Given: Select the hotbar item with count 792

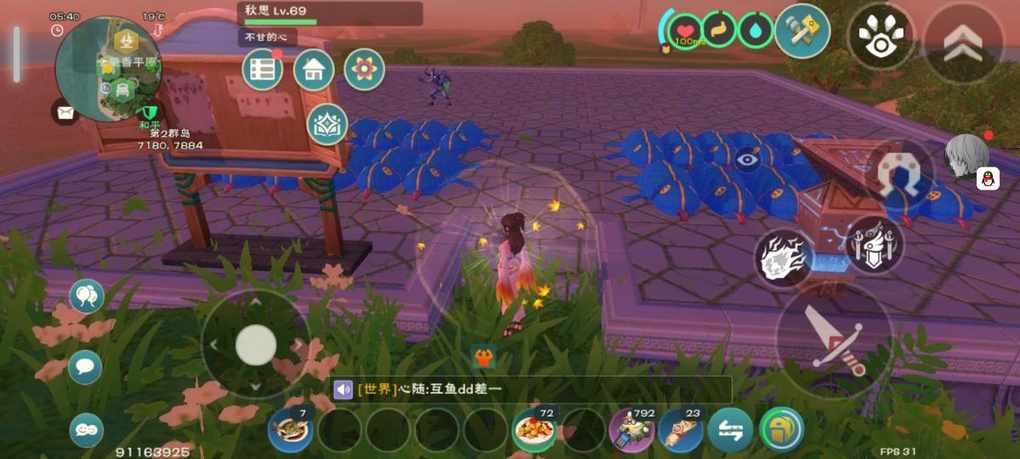Looking at the screenshot, I should pos(631,431).
